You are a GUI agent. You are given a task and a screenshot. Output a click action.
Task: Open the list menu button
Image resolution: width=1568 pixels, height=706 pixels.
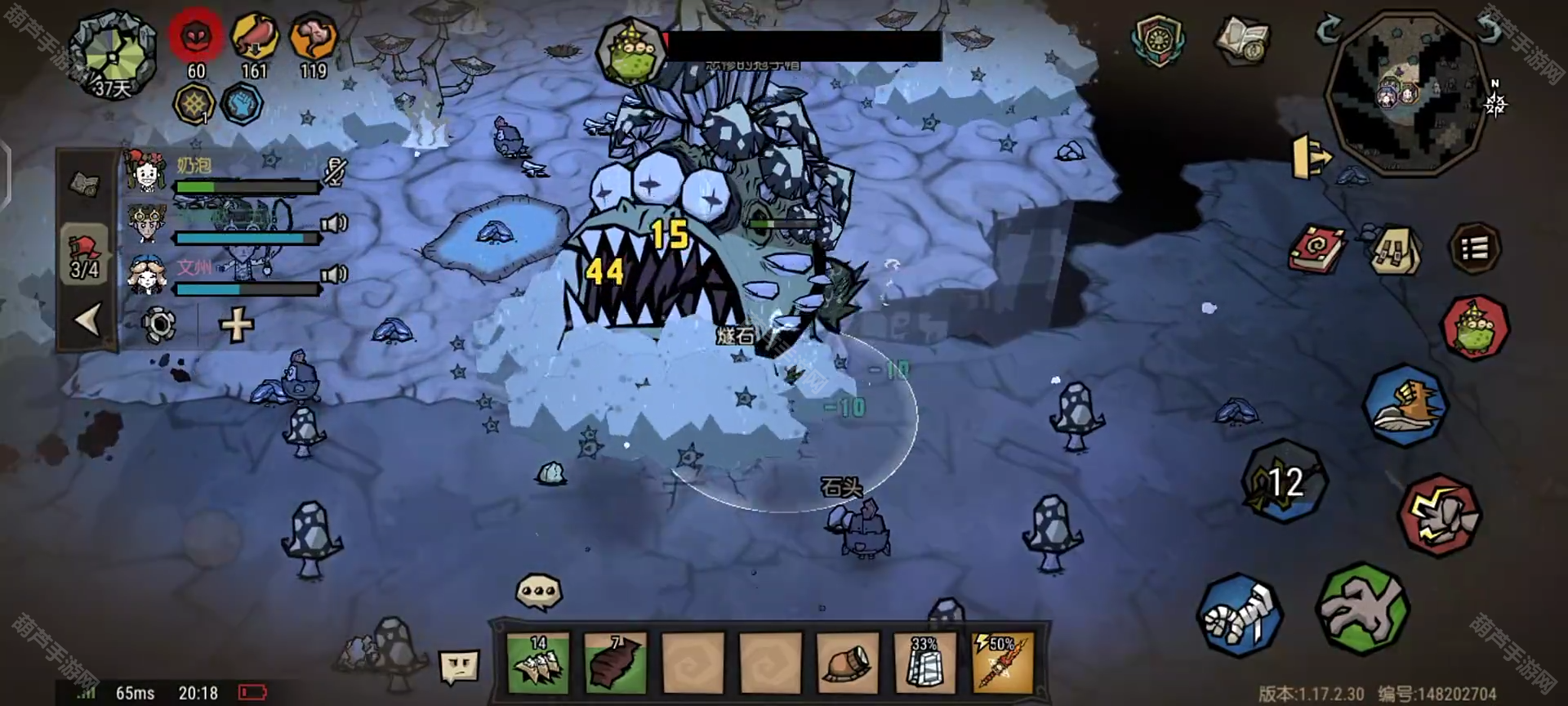click(x=1474, y=248)
